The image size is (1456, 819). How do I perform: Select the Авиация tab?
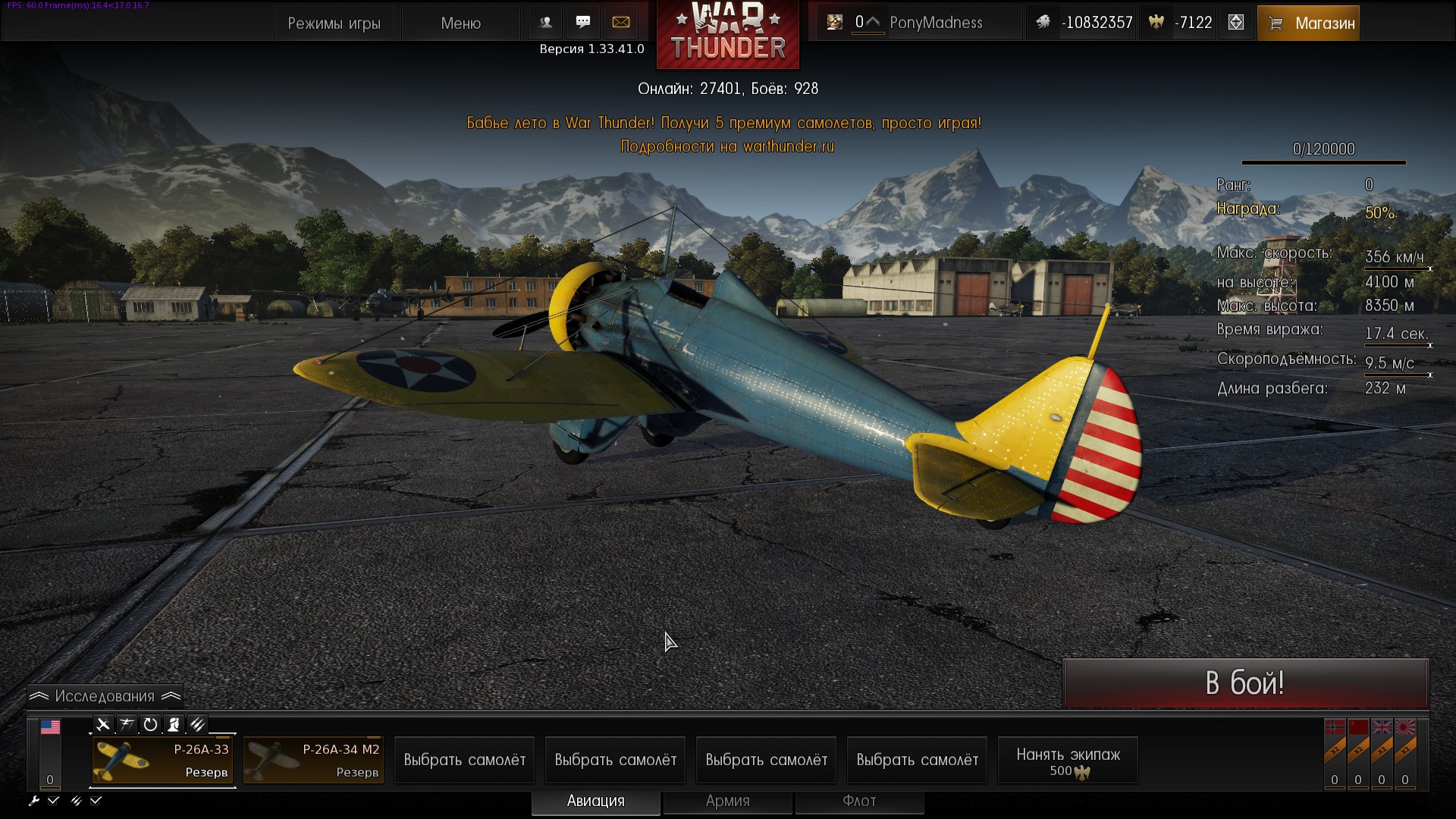595,801
